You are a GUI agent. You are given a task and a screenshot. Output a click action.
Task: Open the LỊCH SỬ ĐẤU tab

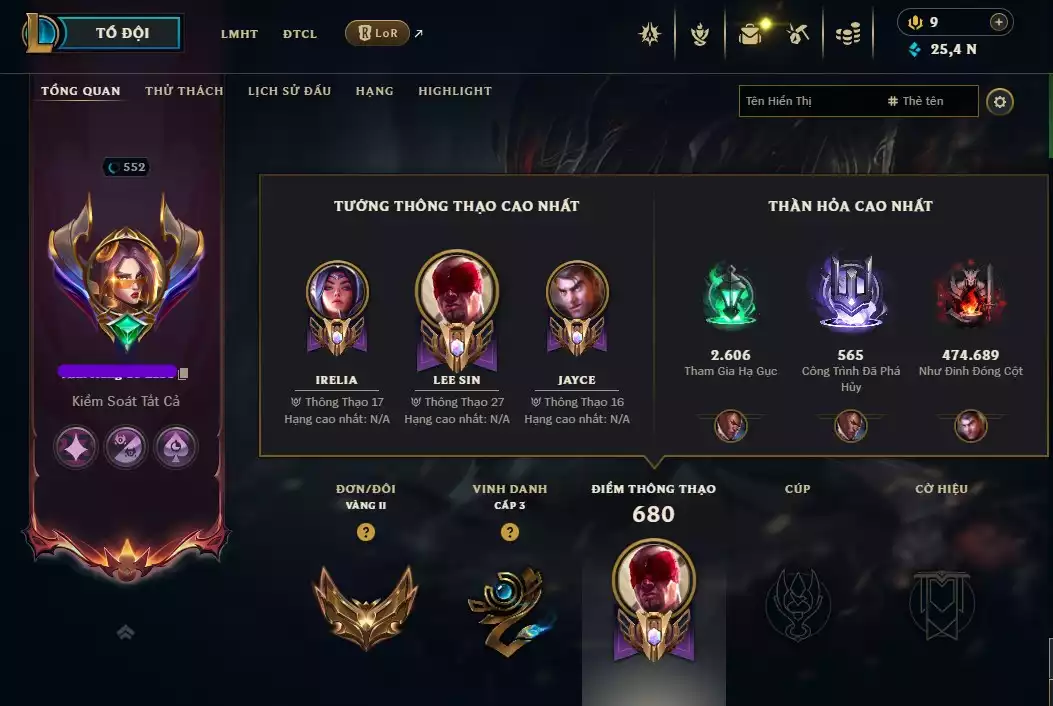pyautogui.click(x=289, y=91)
